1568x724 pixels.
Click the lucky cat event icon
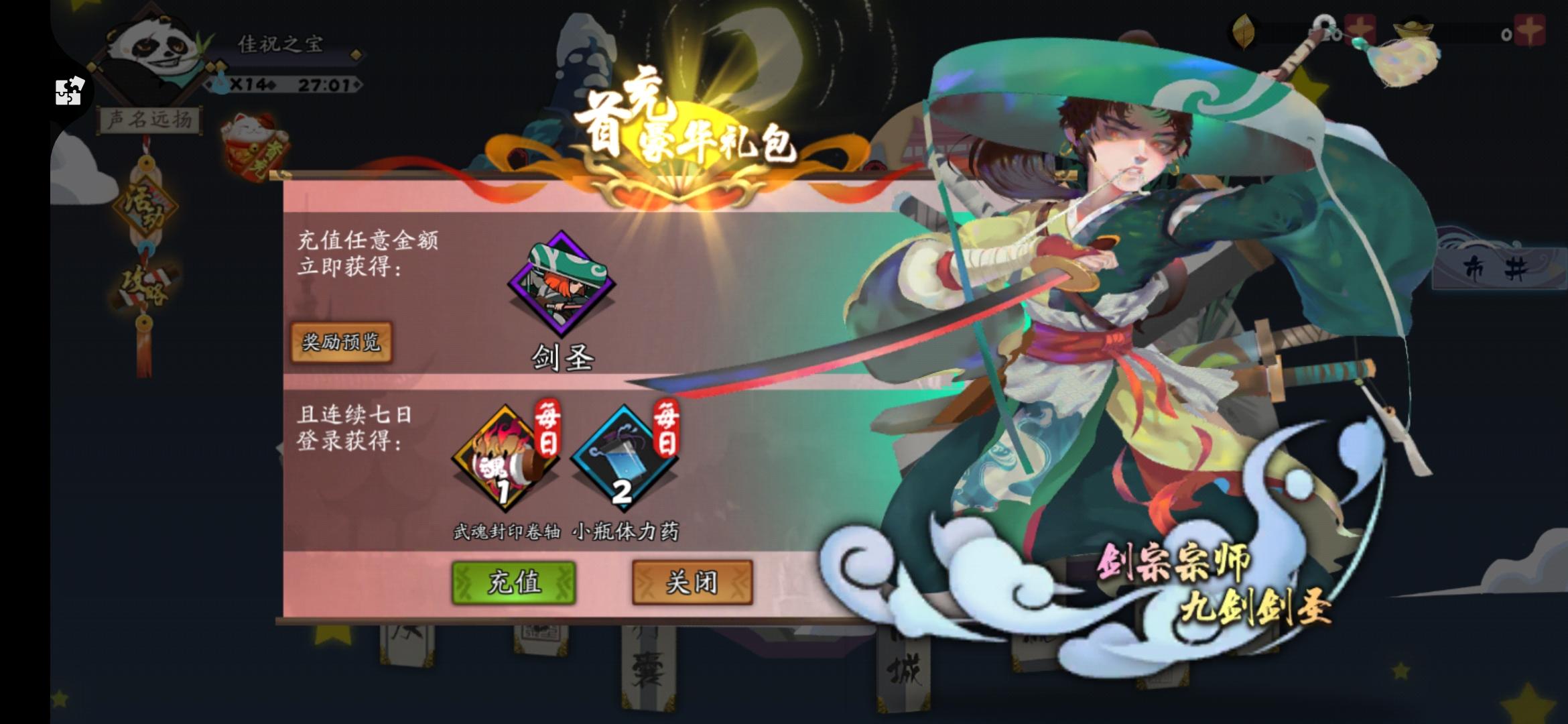[253, 141]
